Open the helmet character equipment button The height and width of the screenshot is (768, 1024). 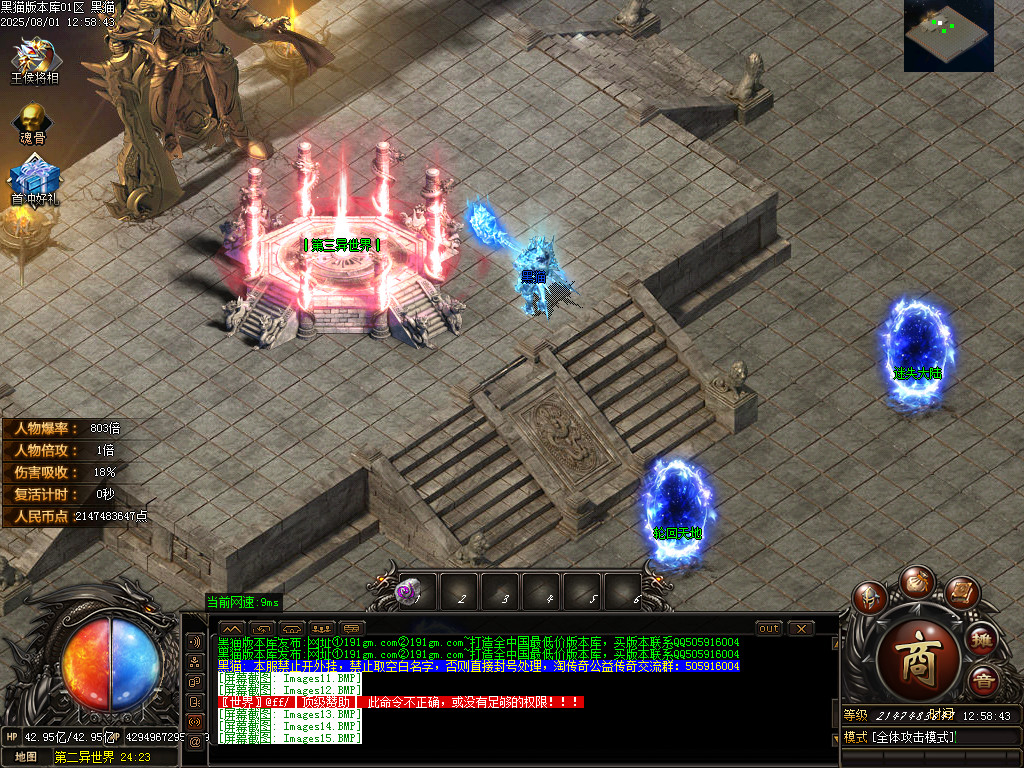tap(869, 598)
